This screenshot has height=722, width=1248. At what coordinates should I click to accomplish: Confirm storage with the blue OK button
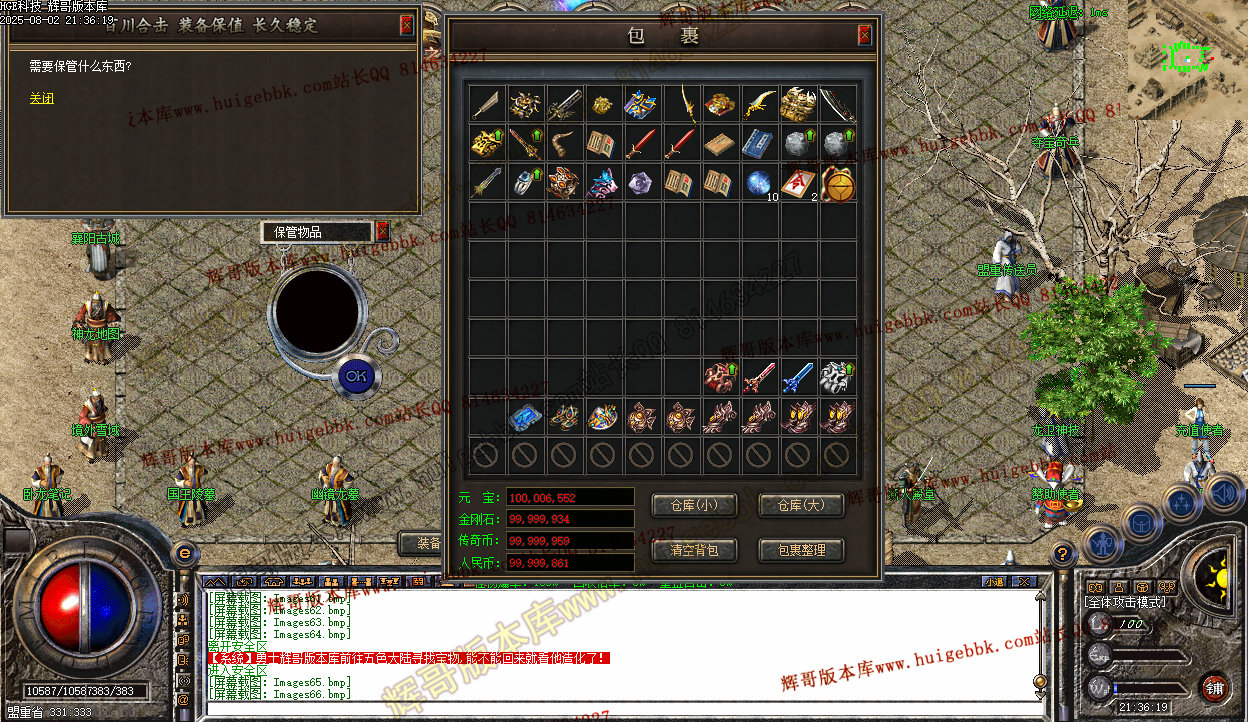tap(356, 376)
